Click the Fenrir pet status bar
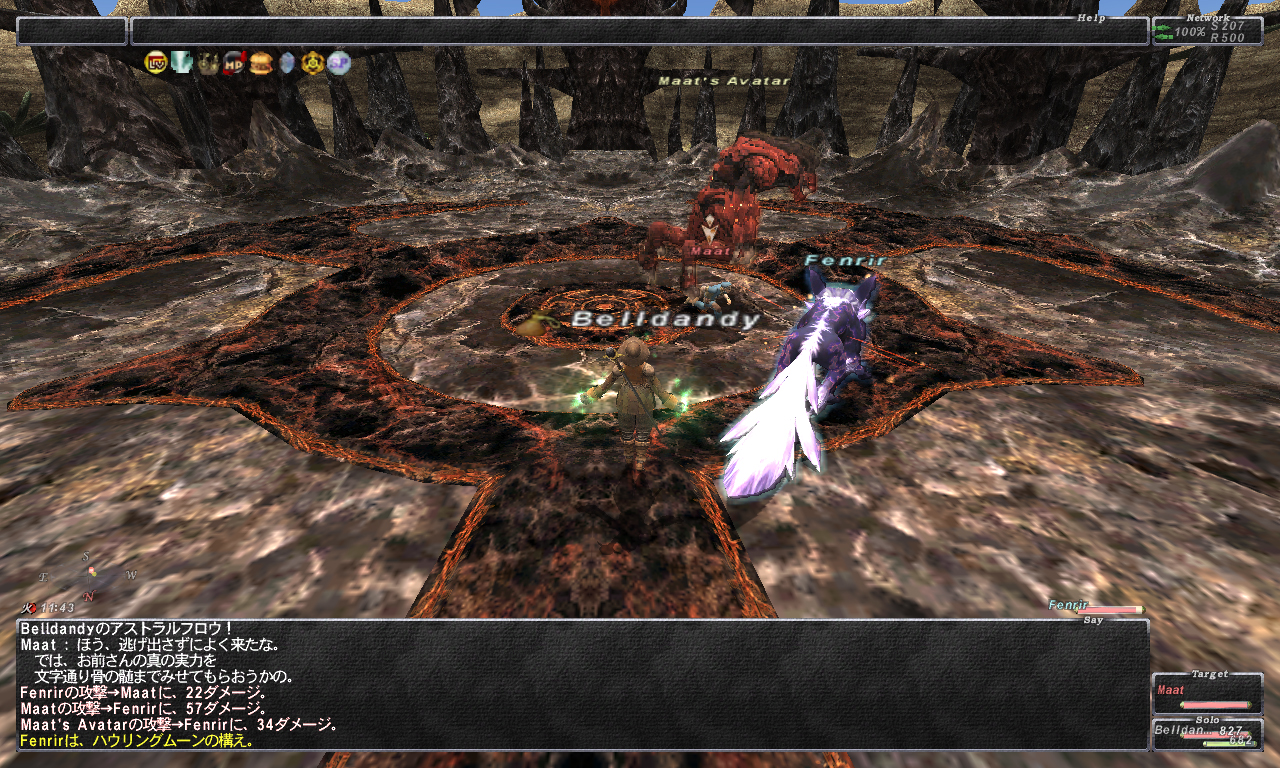The image size is (1280, 768). [x=1095, y=606]
